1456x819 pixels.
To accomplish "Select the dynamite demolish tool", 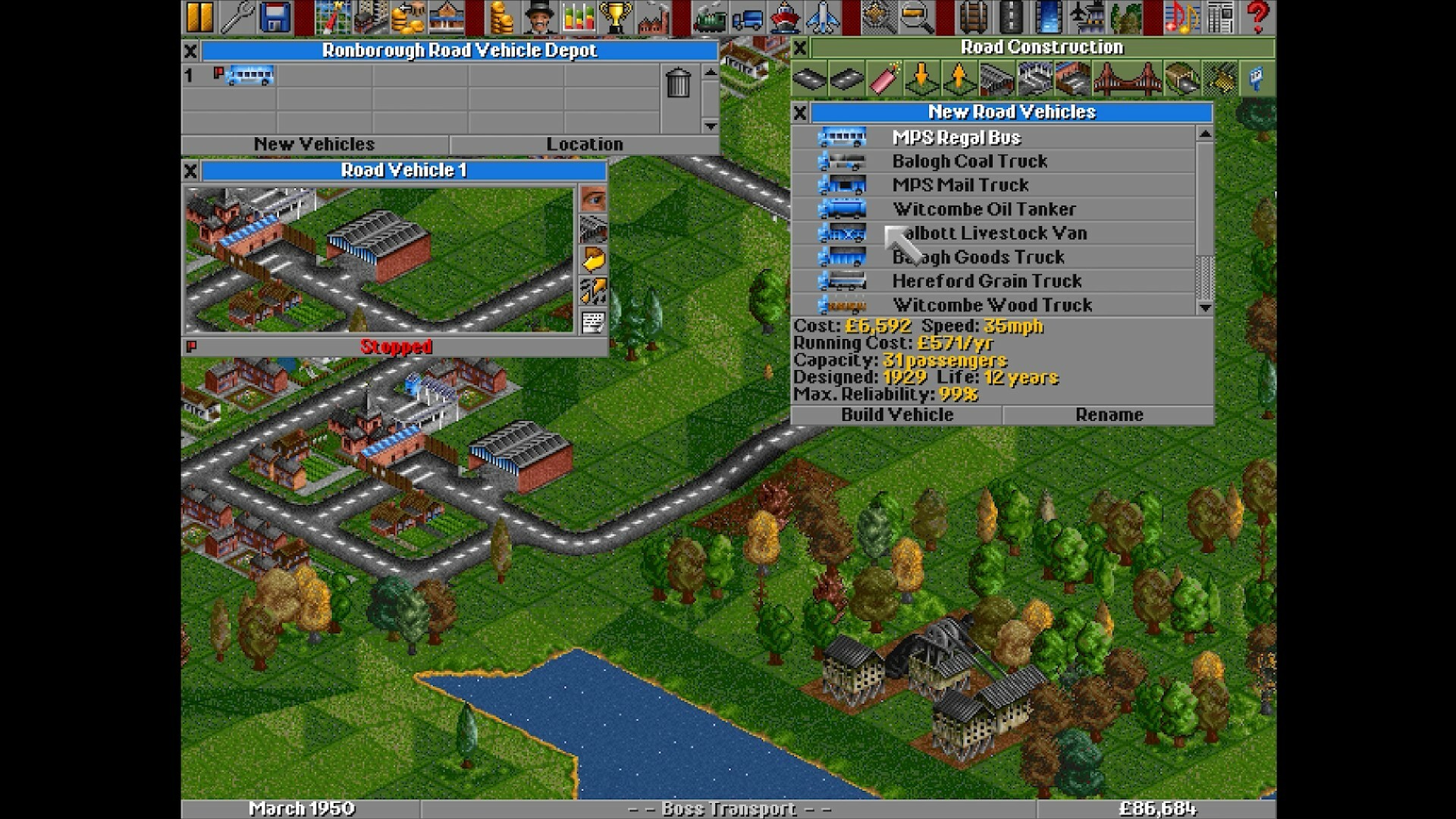I will pyautogui.click(x=883, y=80).
